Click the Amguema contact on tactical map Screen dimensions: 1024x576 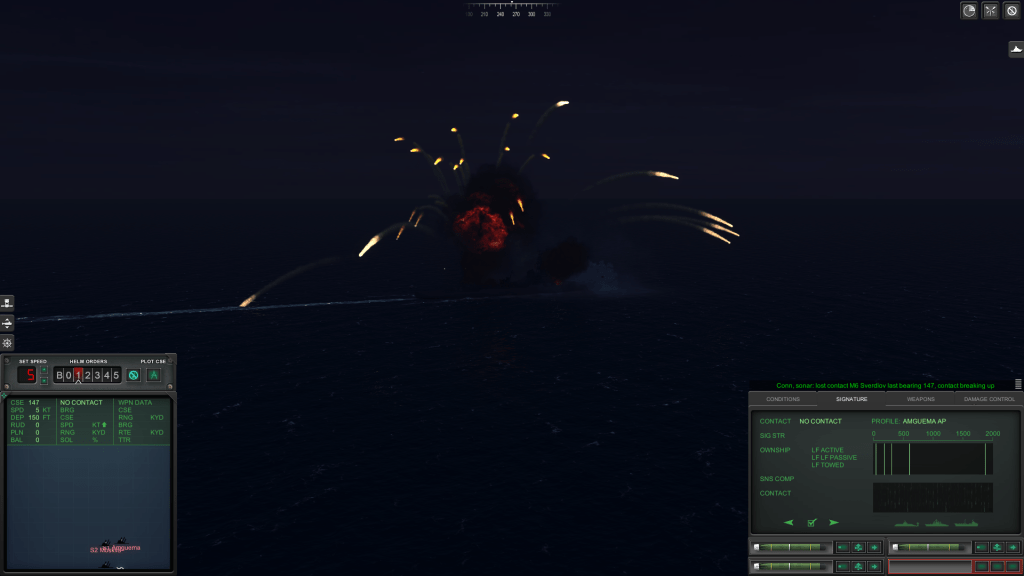click(120, 546)
